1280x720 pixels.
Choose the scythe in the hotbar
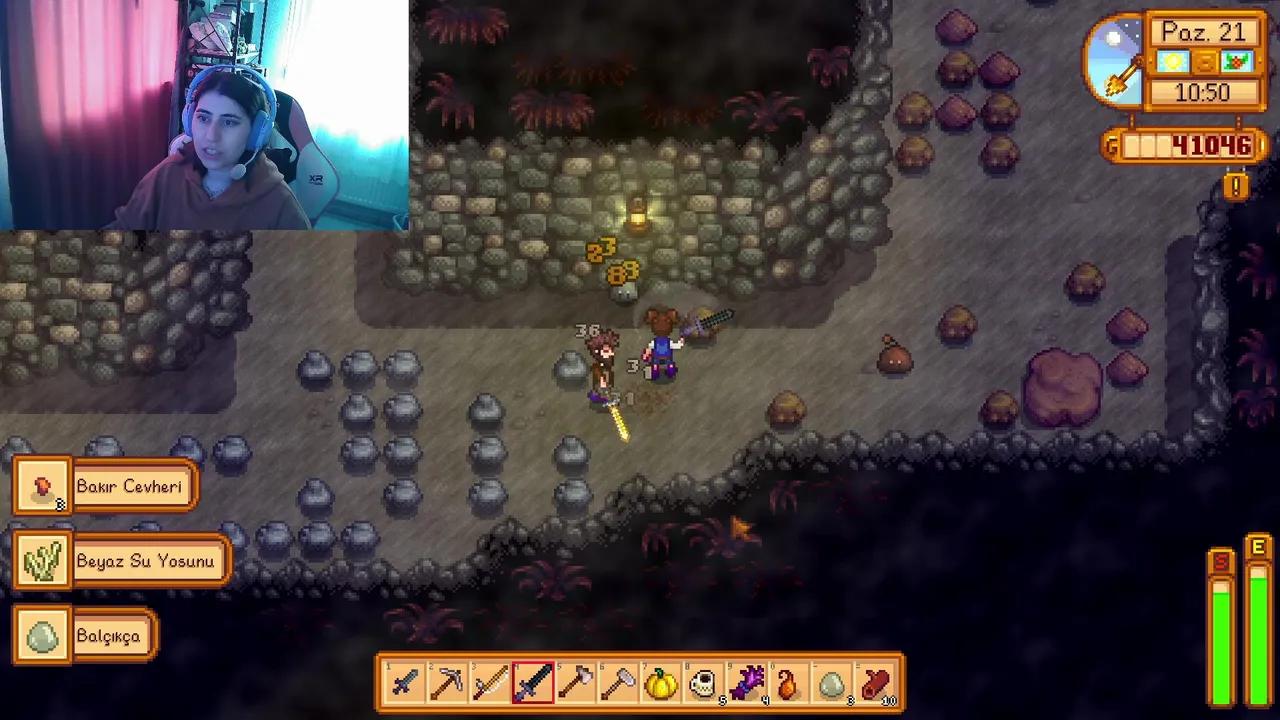(x=490, y=684)
